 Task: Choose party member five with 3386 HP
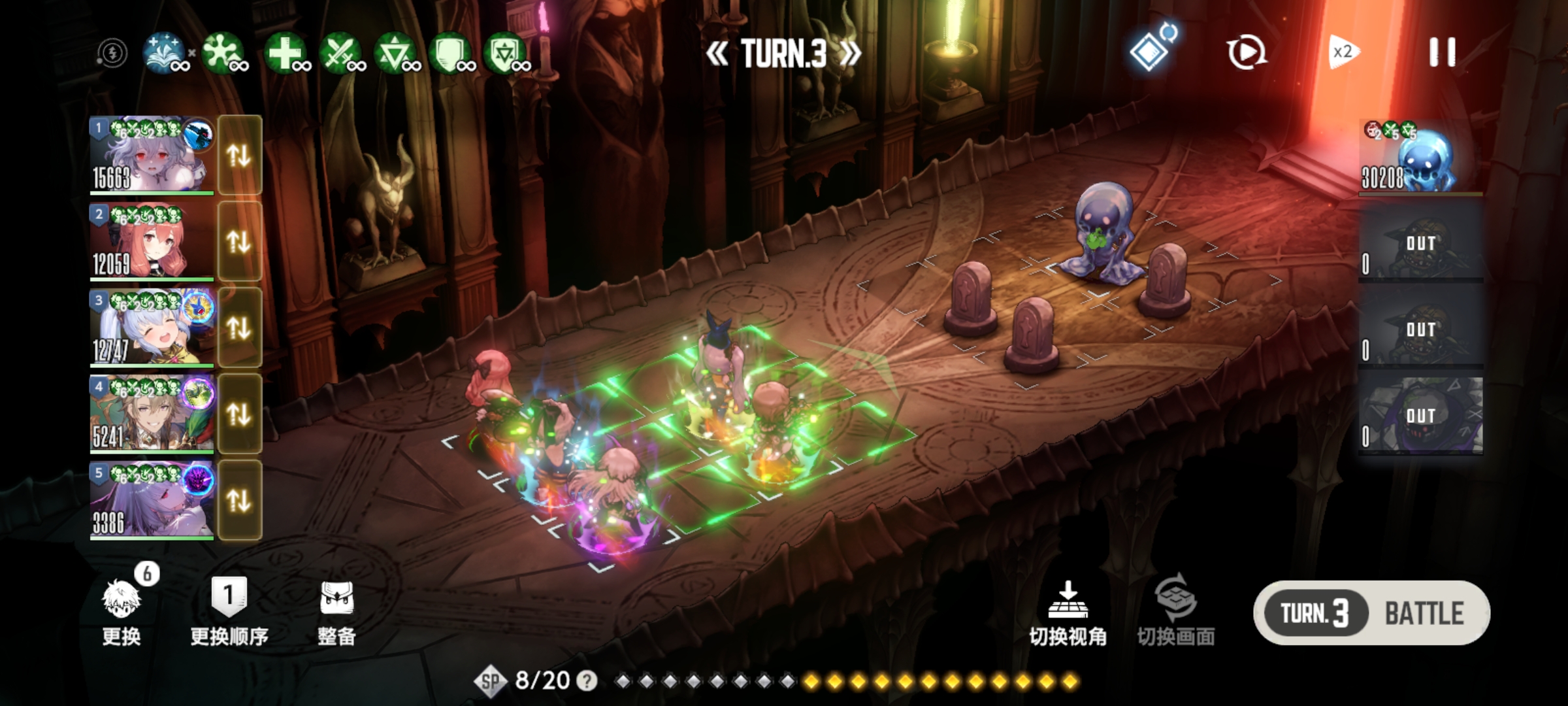click(152, 501)
